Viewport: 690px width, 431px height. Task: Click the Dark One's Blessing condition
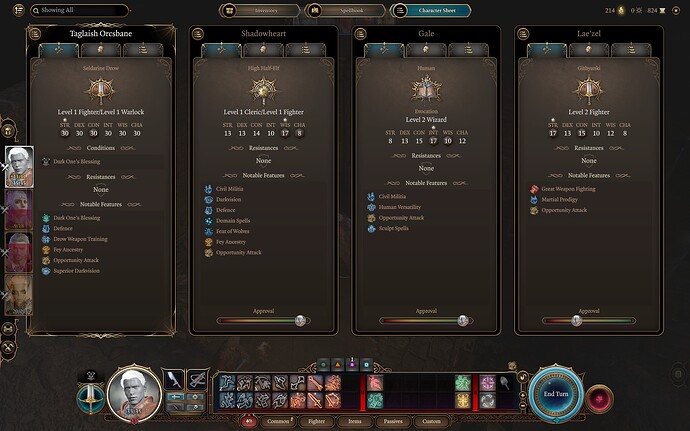[x=76, y=161]
